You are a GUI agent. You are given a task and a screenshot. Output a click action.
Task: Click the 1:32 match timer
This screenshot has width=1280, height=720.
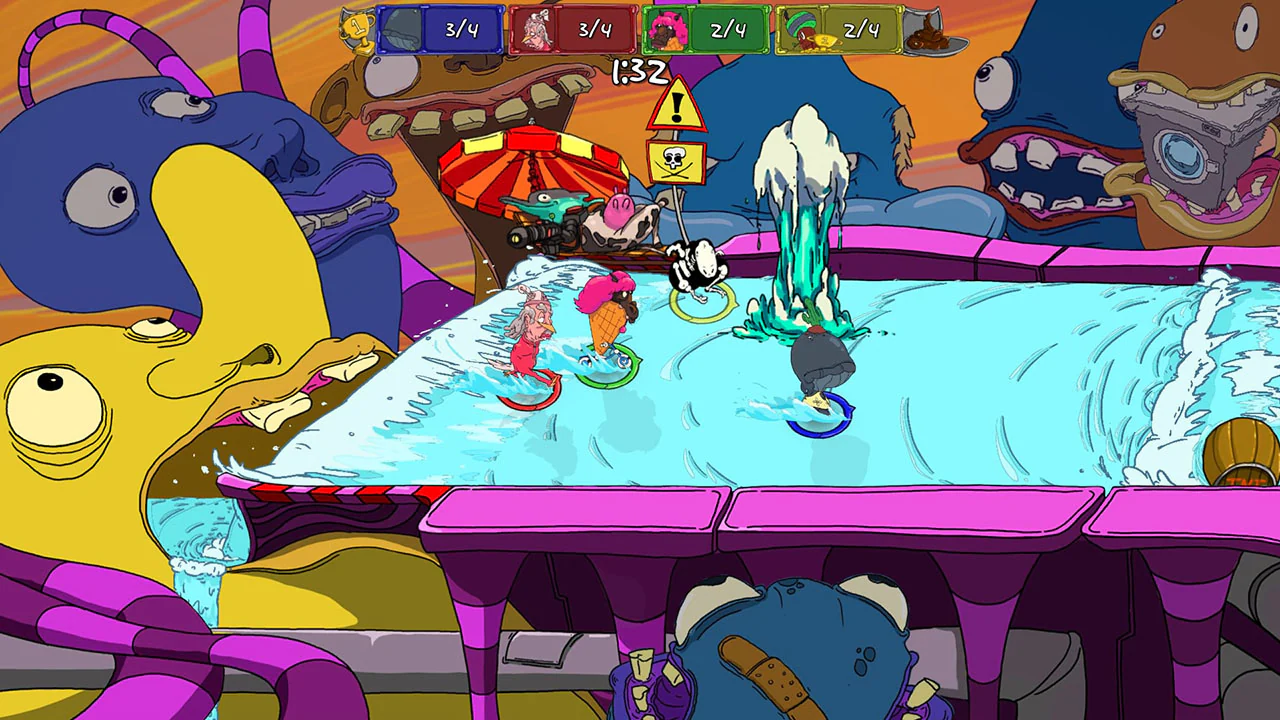pos(643,70)
